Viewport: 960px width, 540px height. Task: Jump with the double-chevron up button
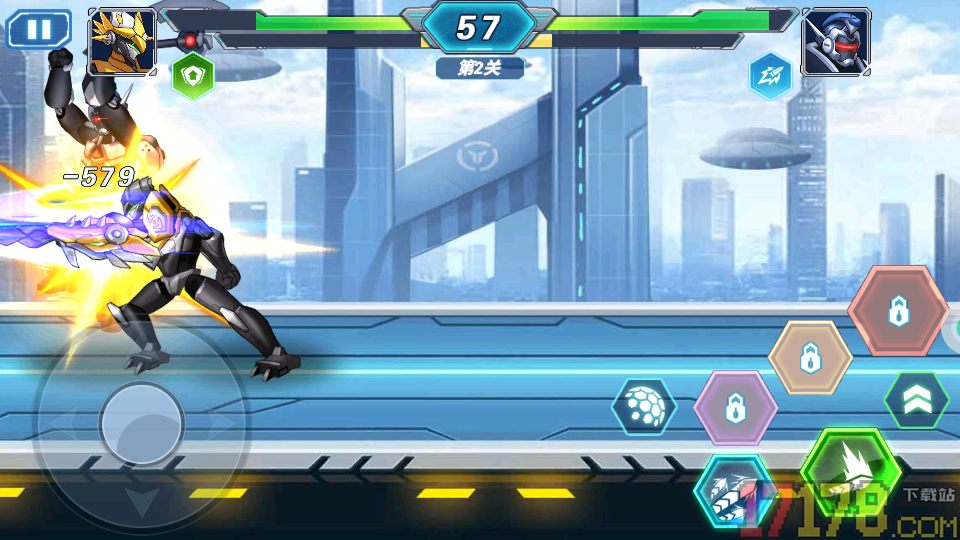pos(916,400)
